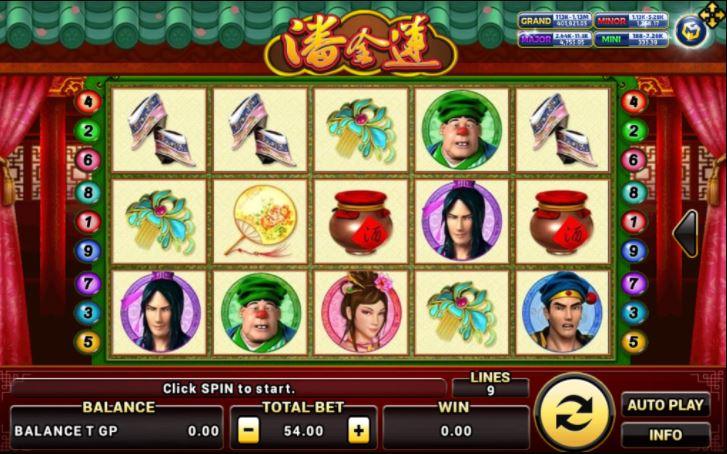The width and height of the screenshot is (727, 454).
Task: Expand the side panel arrow
Action: 687,233
